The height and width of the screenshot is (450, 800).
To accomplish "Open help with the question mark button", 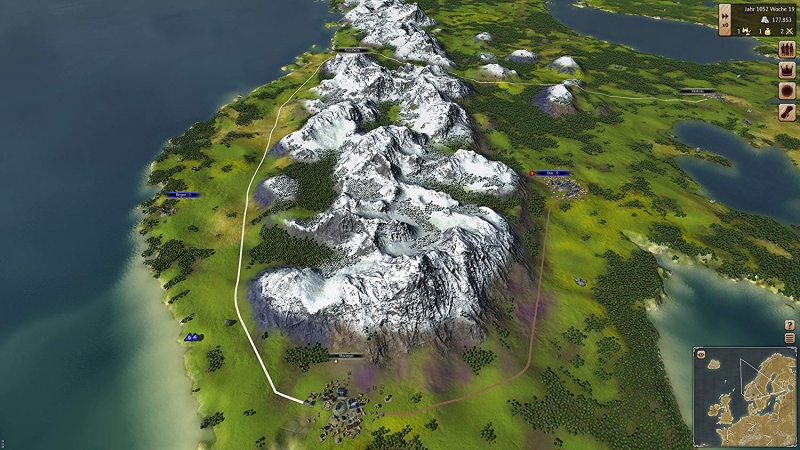I will click(x=790, y=326).
